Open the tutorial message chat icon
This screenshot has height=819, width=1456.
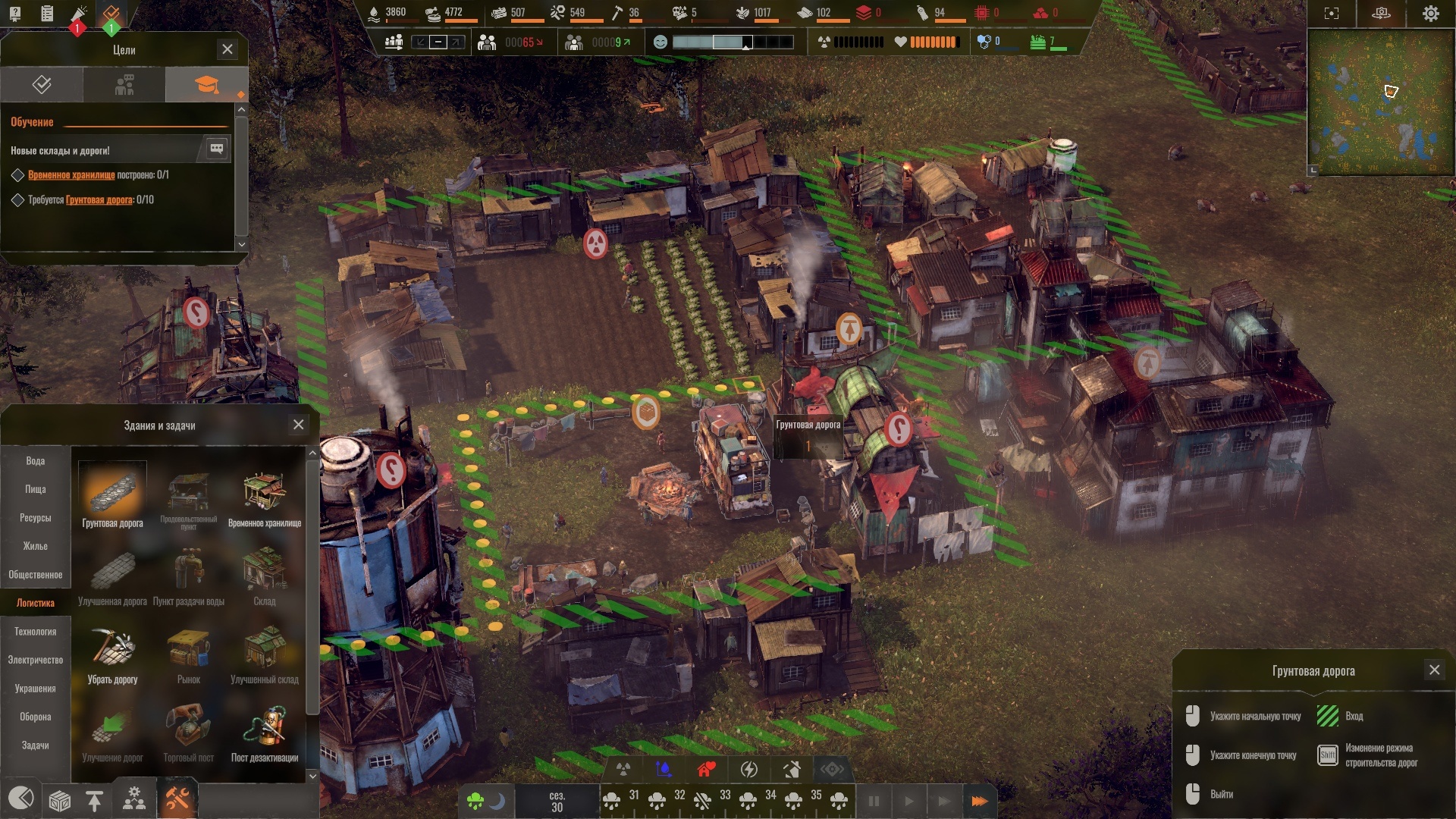coord(216,149)
